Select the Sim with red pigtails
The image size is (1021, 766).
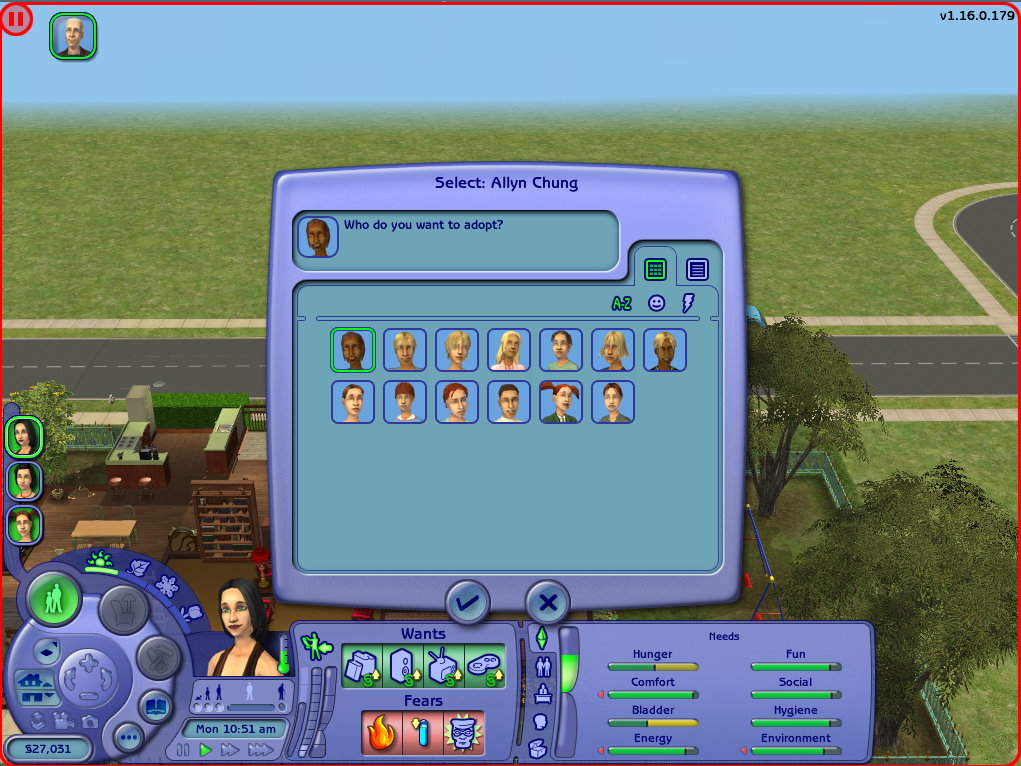pos(561,402)
